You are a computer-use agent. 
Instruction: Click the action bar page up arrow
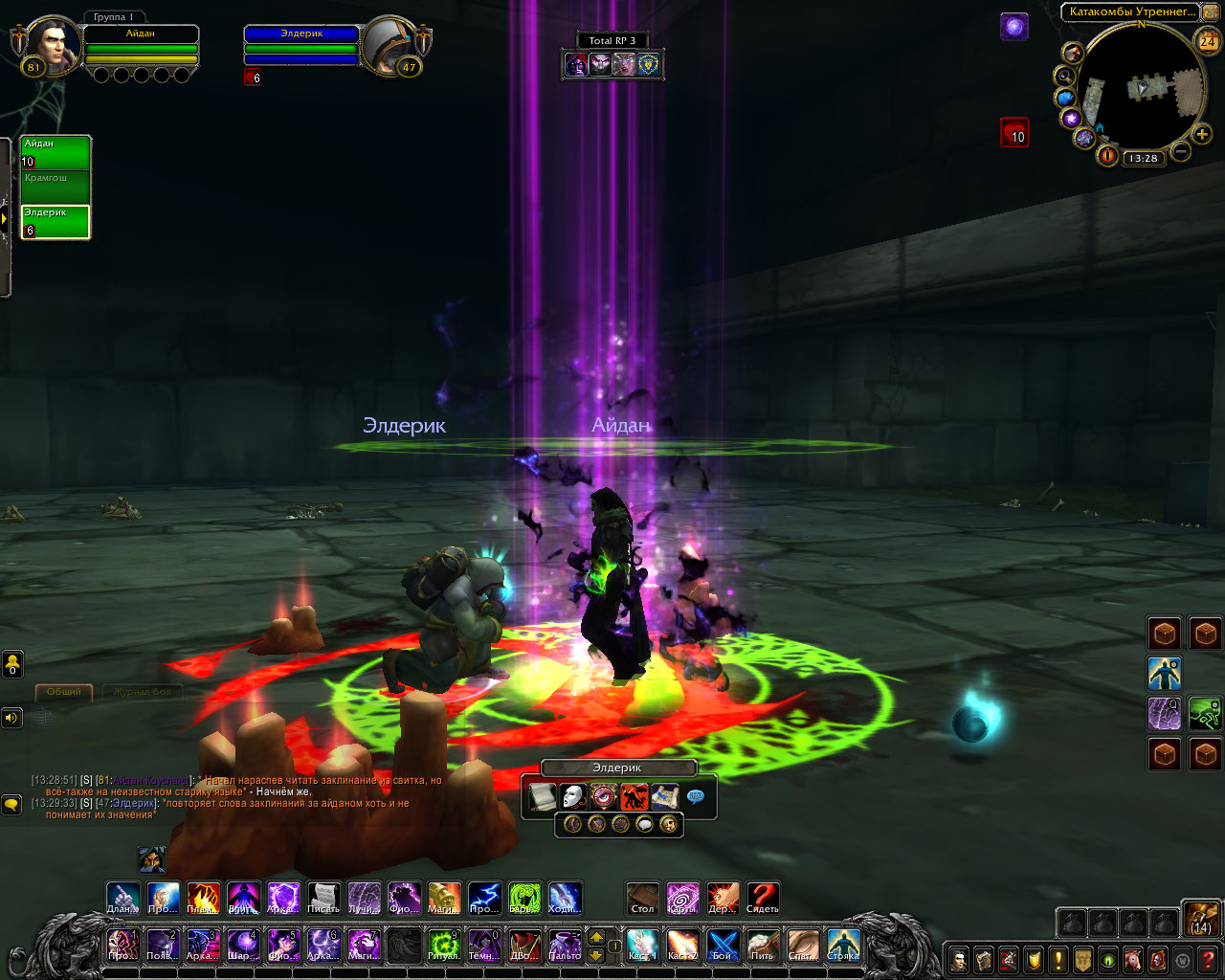tap(596, 937)
